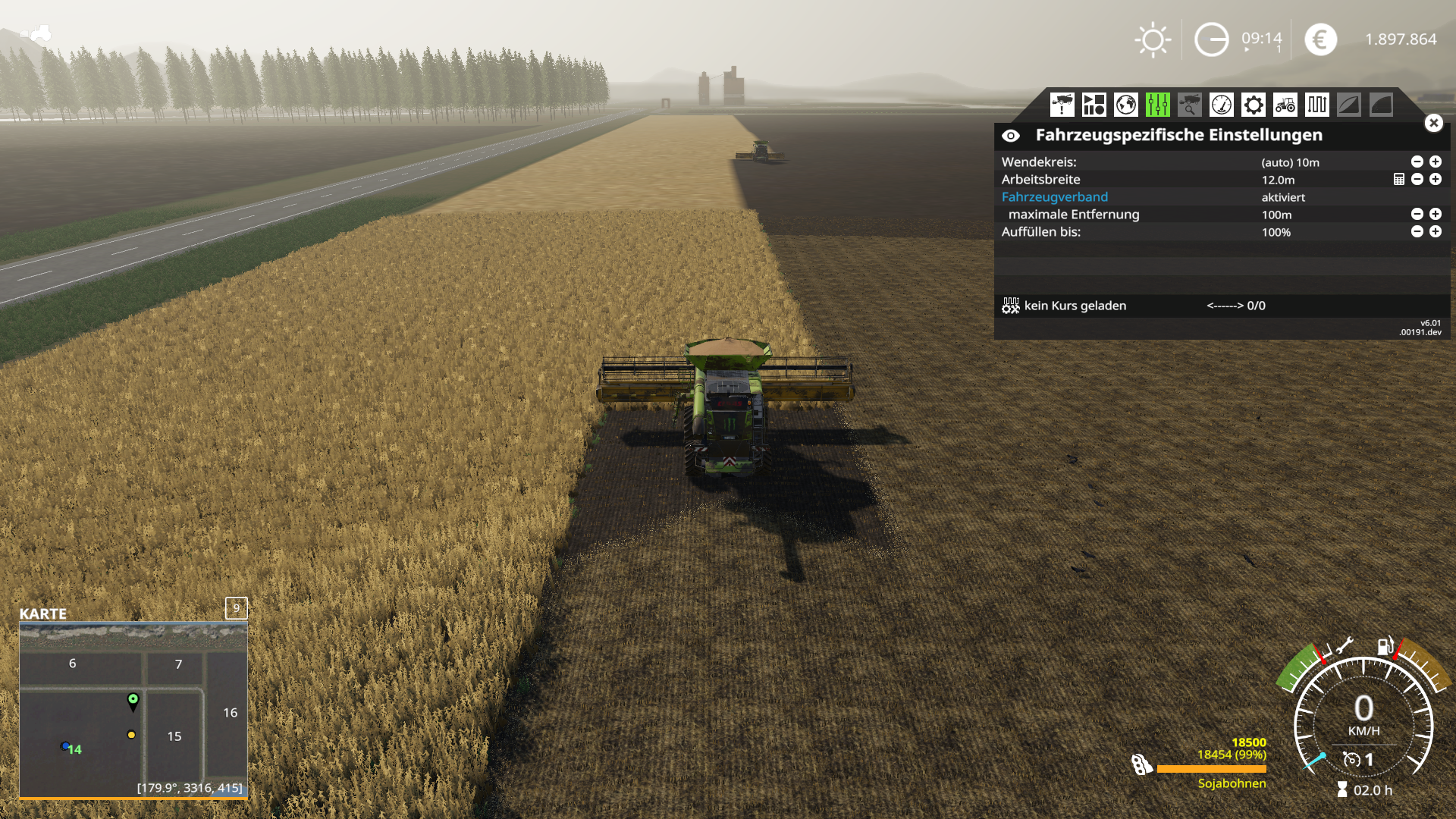Click the sun weather icon in the HUD
The width and height of the screenshot is (1456, 819).
coord(1152,39)
